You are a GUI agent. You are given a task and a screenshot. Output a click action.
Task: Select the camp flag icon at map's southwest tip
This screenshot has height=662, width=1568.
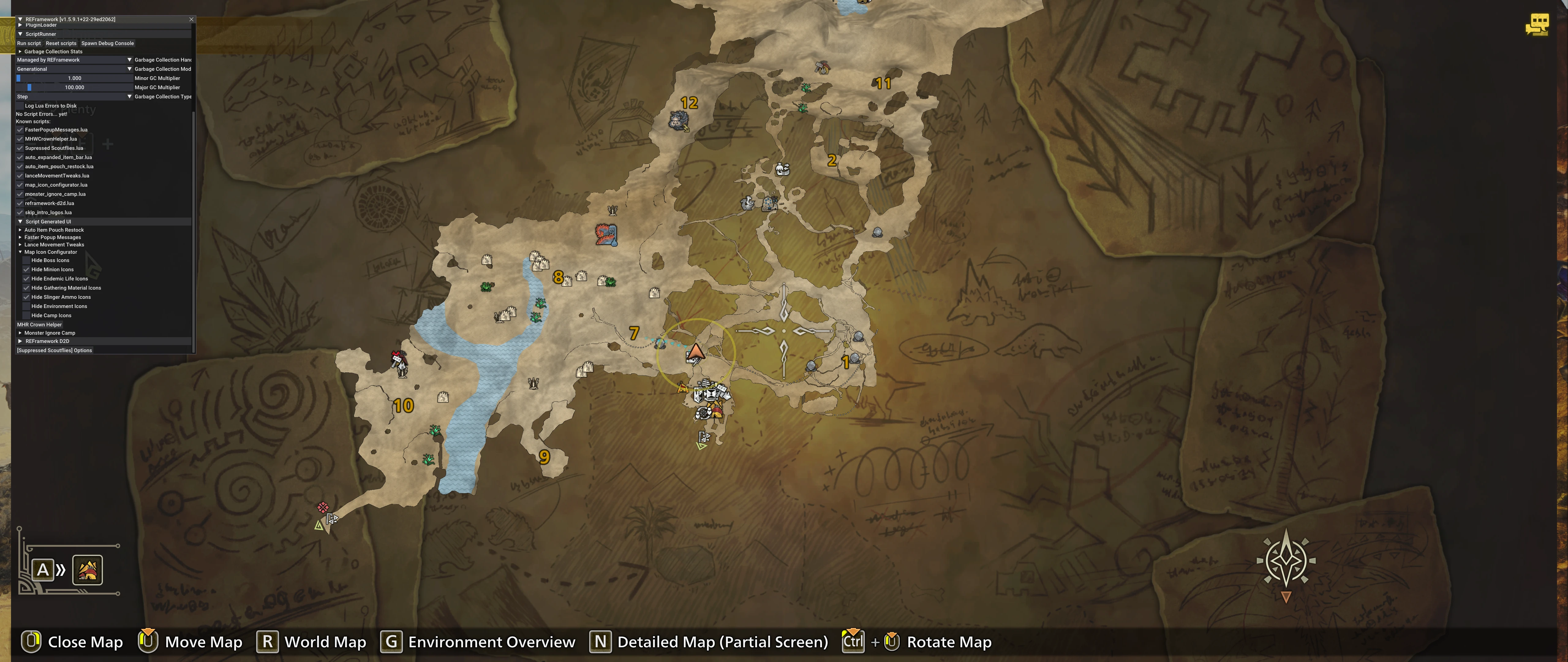pos(332,519)
